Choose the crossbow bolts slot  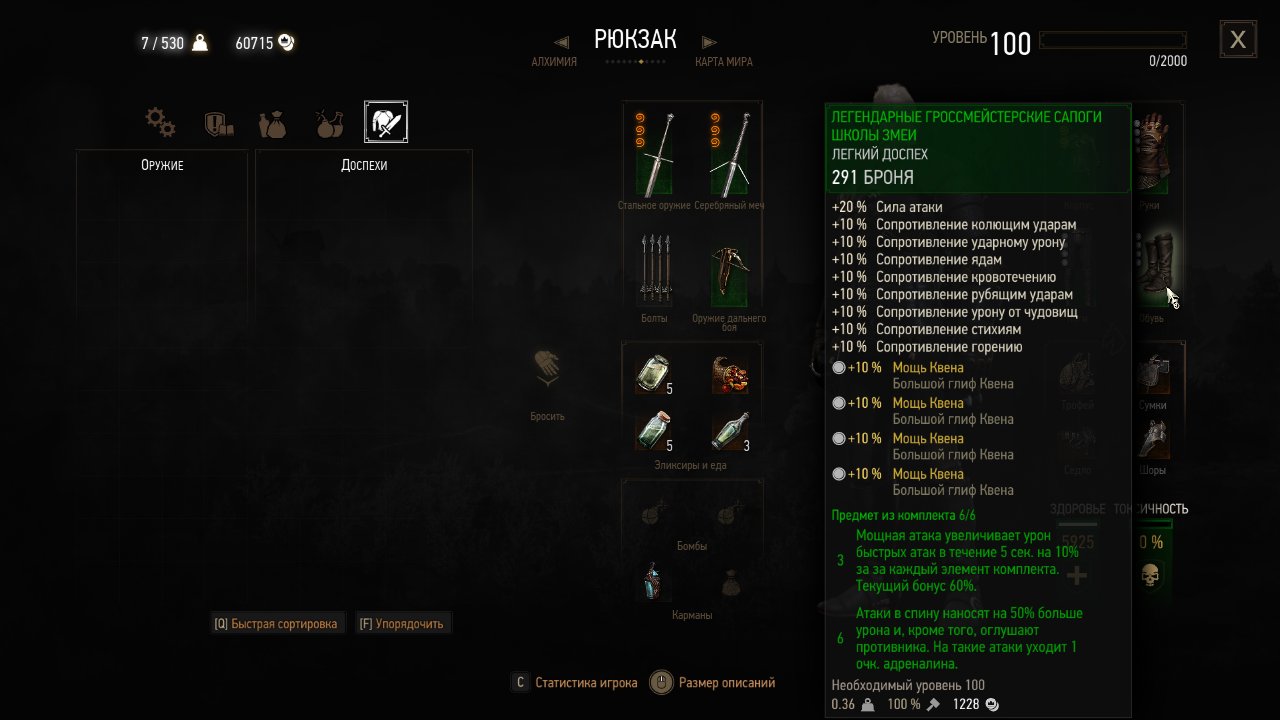[655, 269]
